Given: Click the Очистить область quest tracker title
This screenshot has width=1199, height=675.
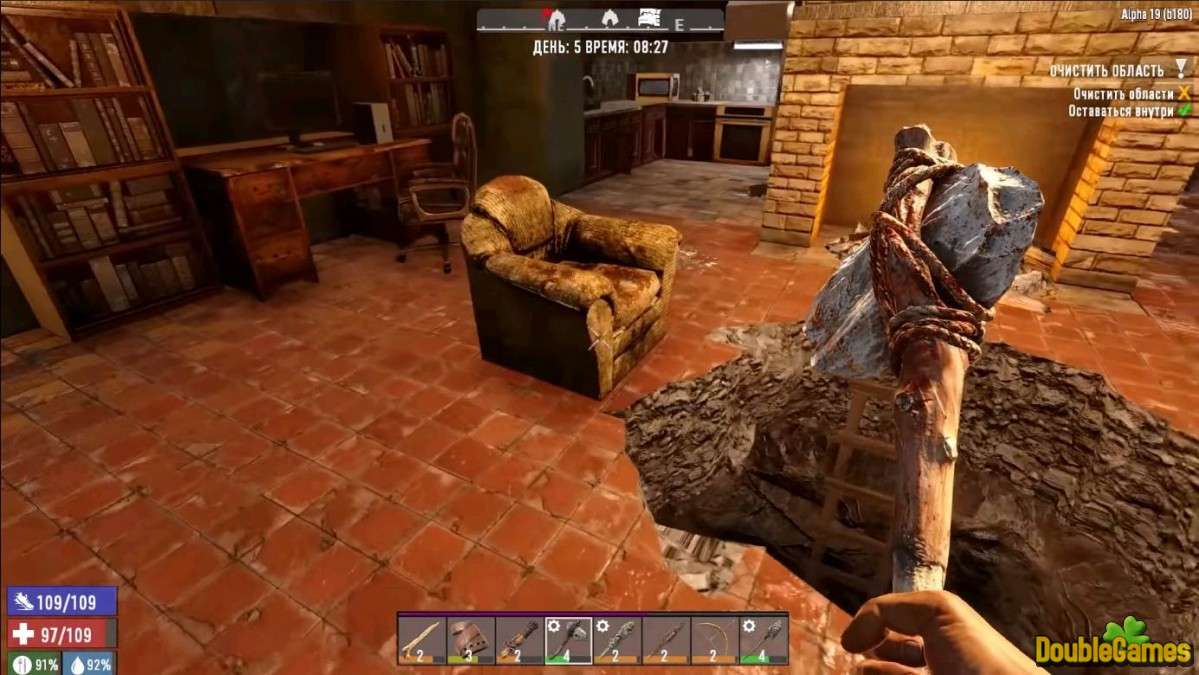Looking at the screenshot, I should point(1106,71).
